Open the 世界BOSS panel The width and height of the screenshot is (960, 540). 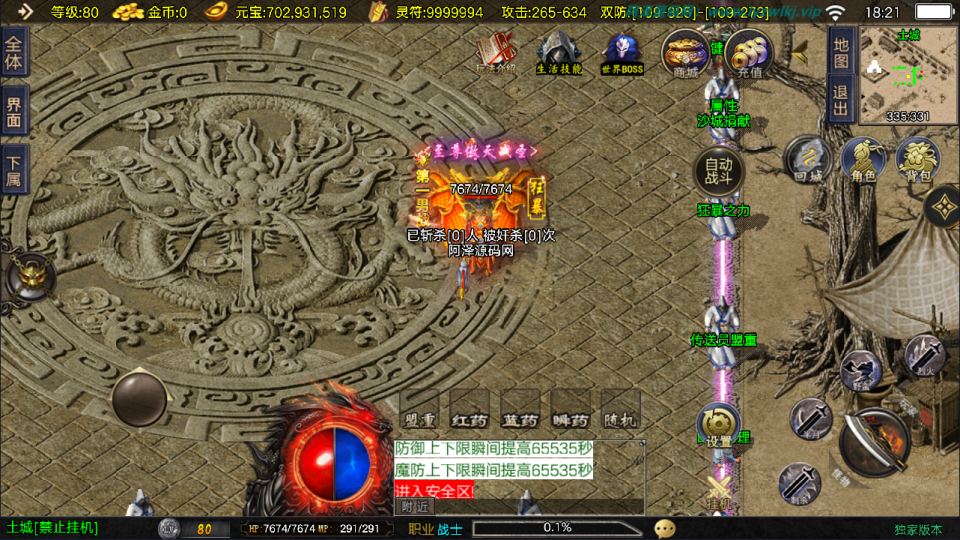pos(621,53)
